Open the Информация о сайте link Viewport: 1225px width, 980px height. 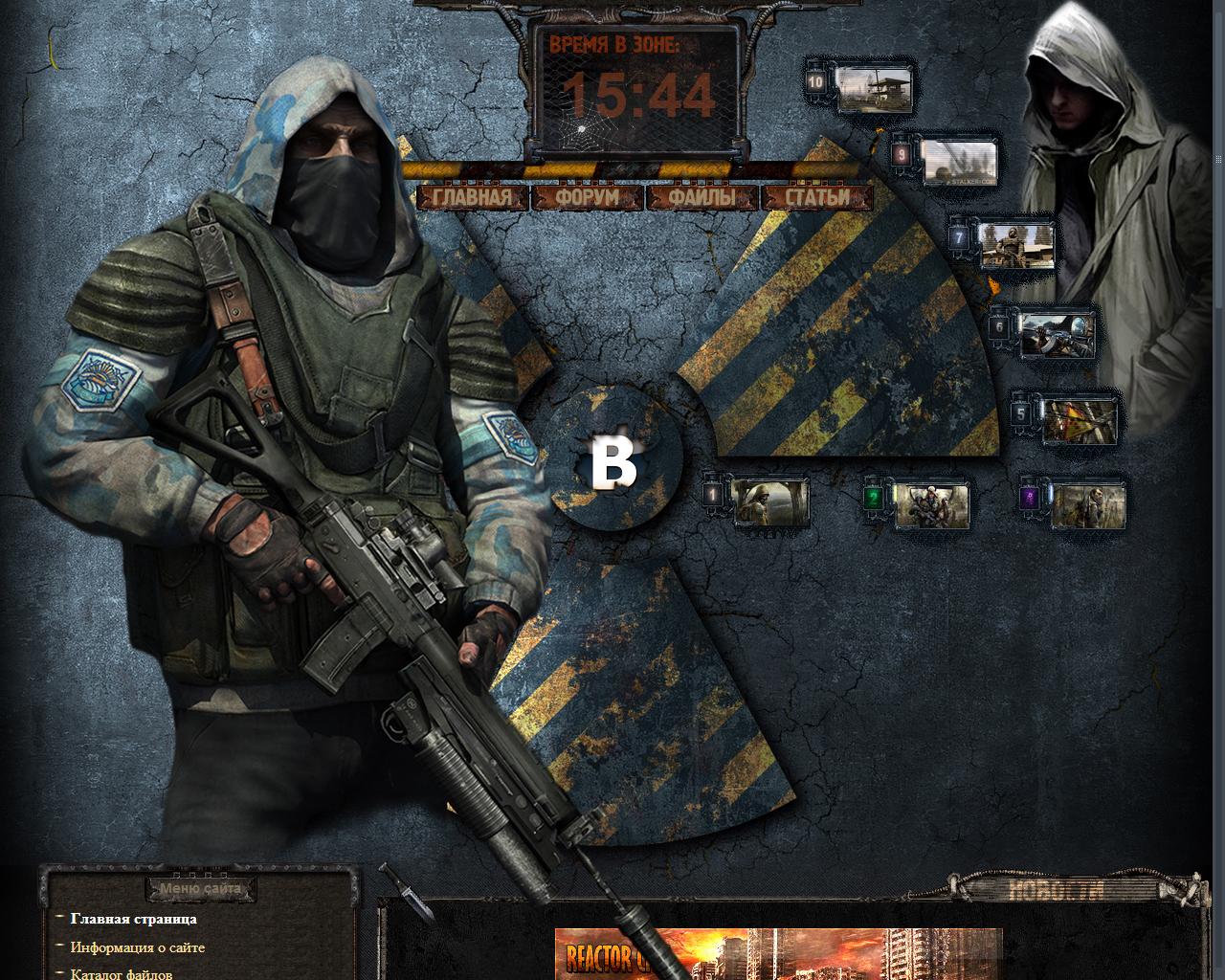click(137, 947)
